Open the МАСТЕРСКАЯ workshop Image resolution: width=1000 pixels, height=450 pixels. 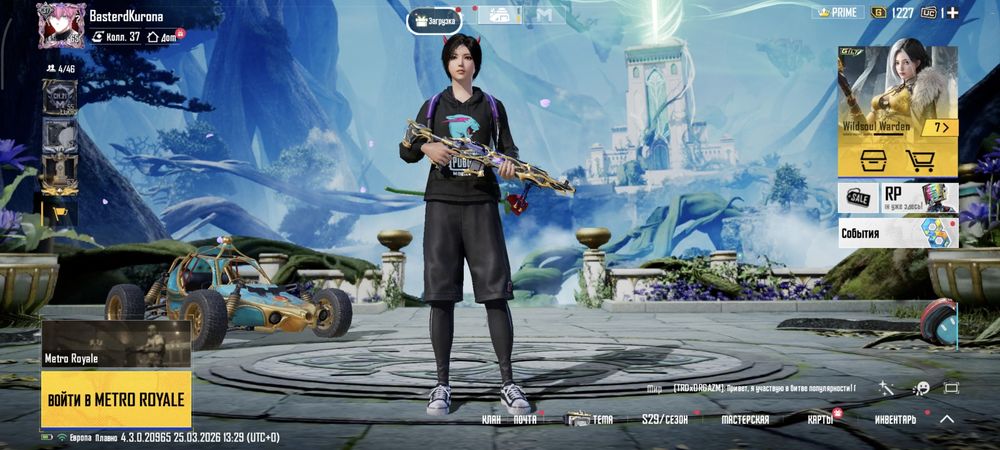(x=745, y=420)
